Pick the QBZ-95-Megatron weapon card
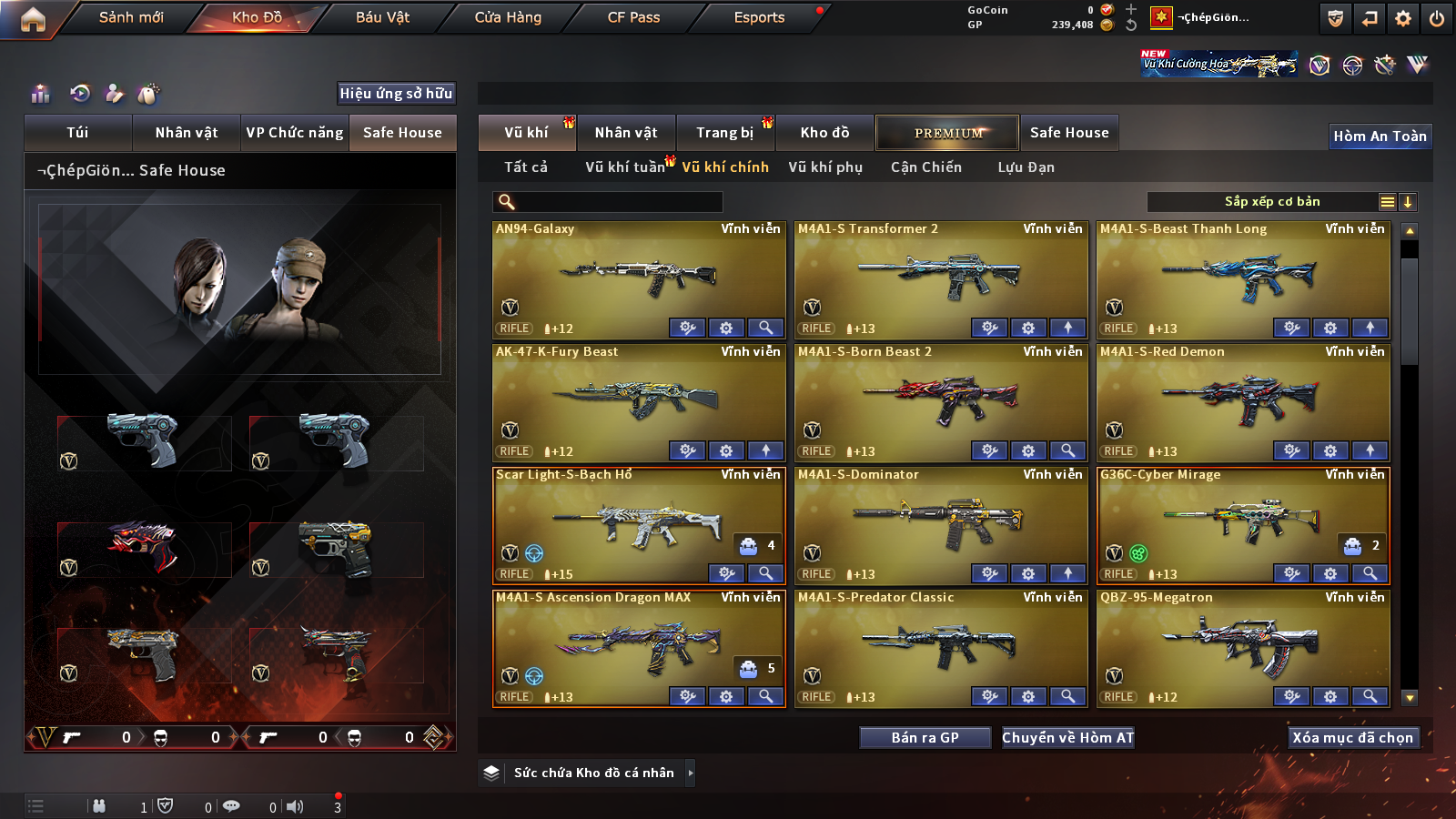 1242,642
